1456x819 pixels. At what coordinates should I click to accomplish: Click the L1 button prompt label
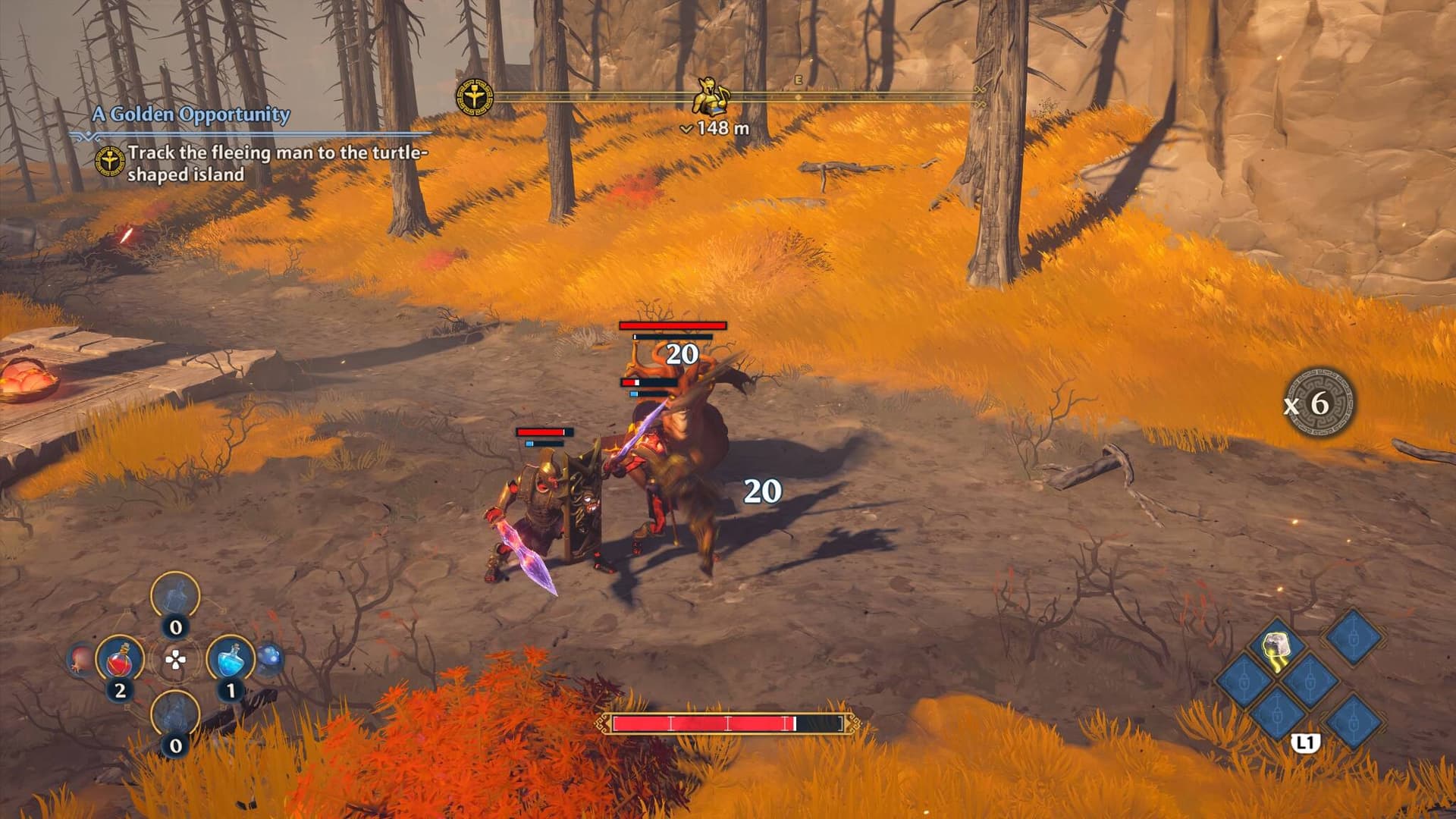pyautogui.click(x=1305, y=742)
